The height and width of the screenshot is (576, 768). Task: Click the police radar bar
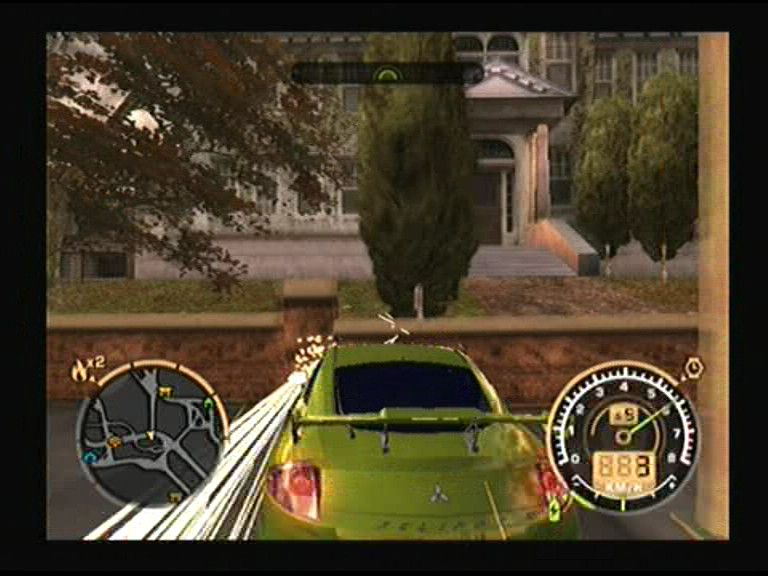tap(387, 73)
